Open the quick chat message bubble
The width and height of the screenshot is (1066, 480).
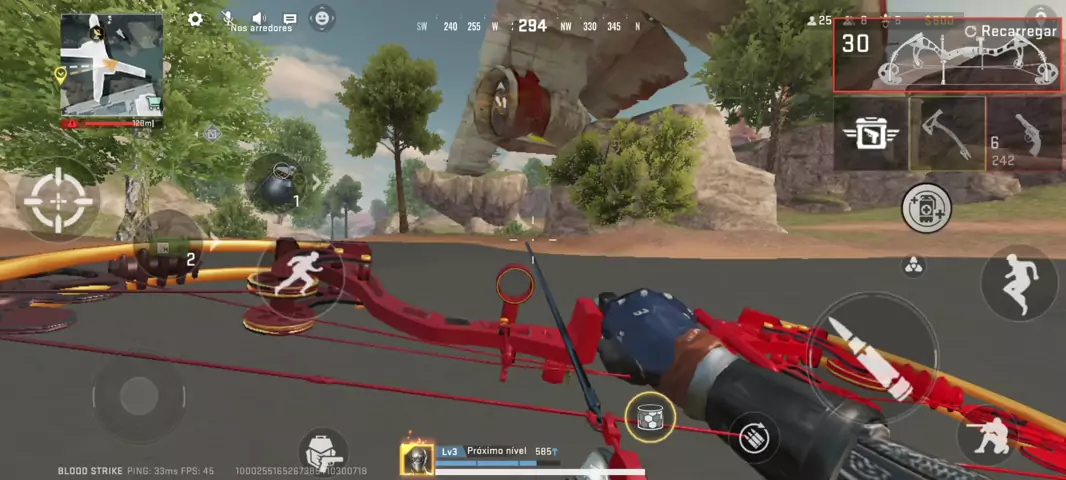tap(290, 18)
